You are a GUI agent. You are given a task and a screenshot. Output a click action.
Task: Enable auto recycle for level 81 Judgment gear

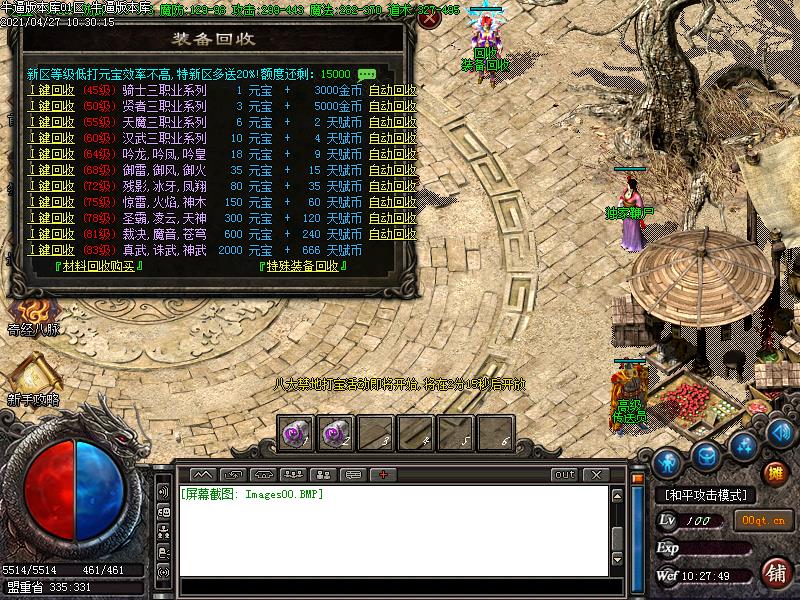392,234
